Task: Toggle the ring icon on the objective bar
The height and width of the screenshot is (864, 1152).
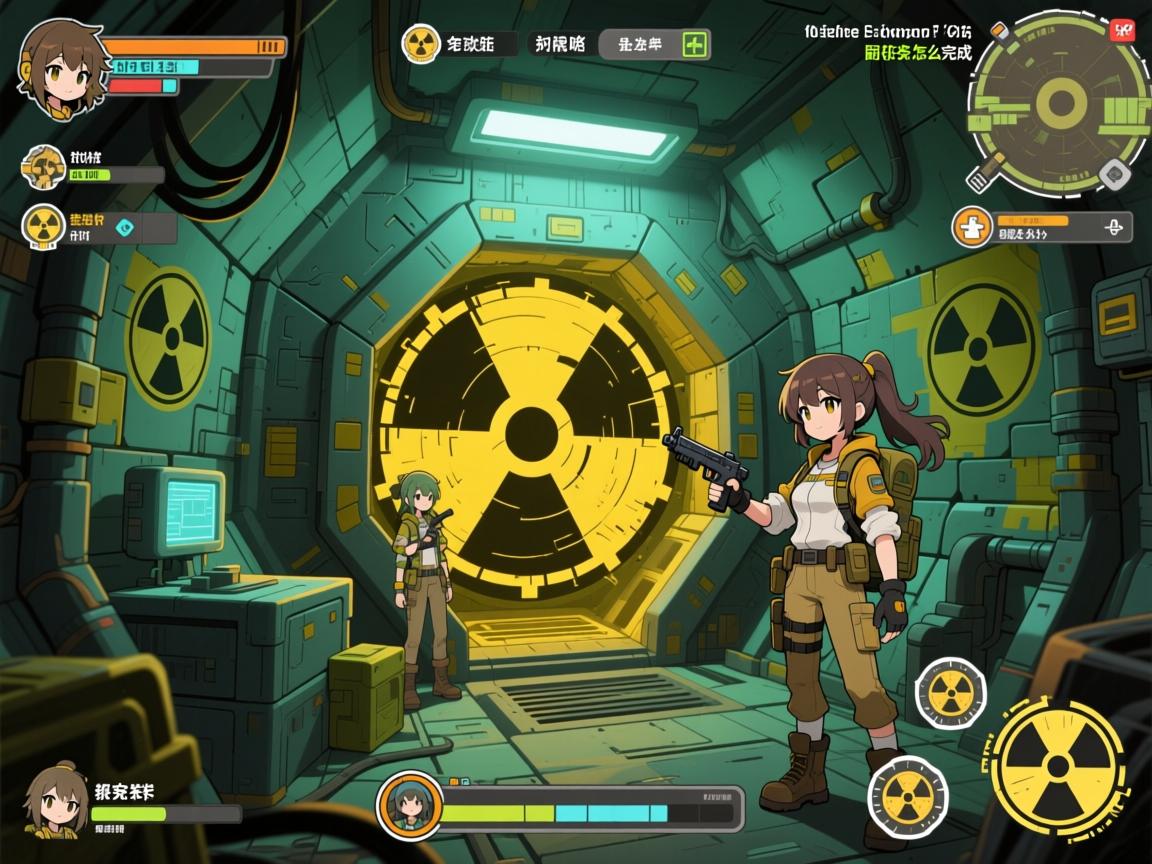Action: point(1111,228)
